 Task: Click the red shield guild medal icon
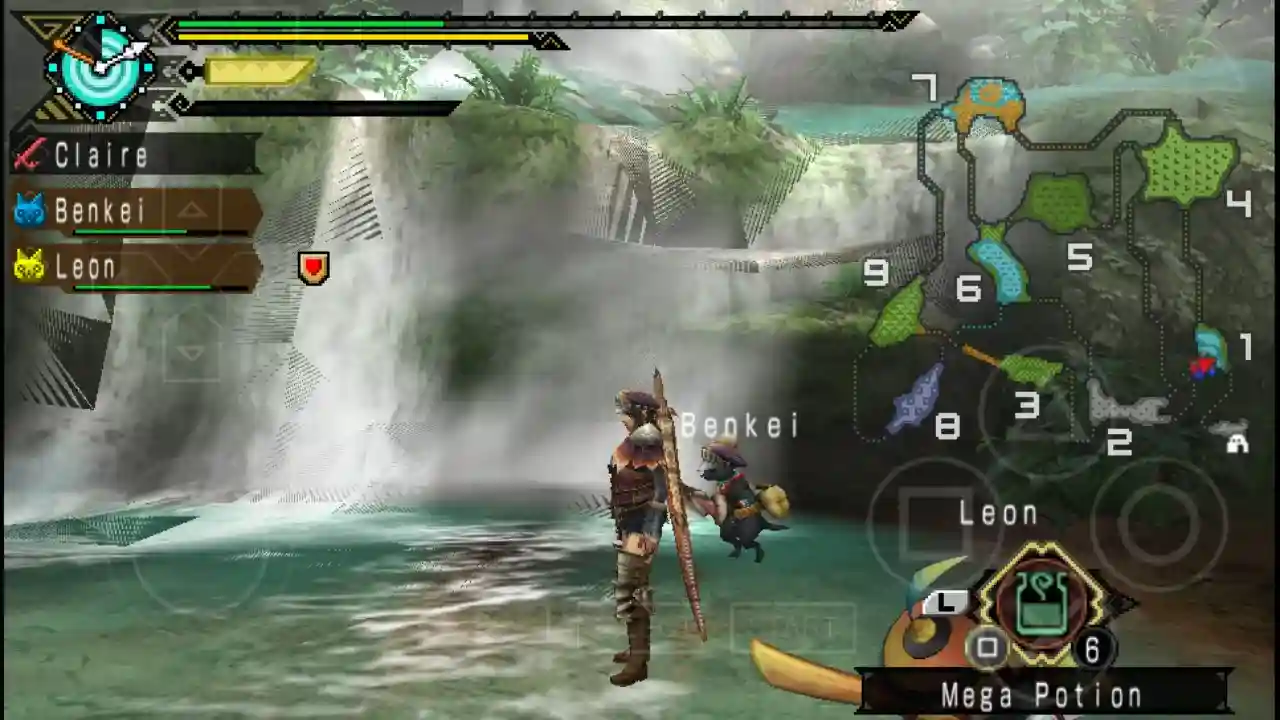point(313,266)
